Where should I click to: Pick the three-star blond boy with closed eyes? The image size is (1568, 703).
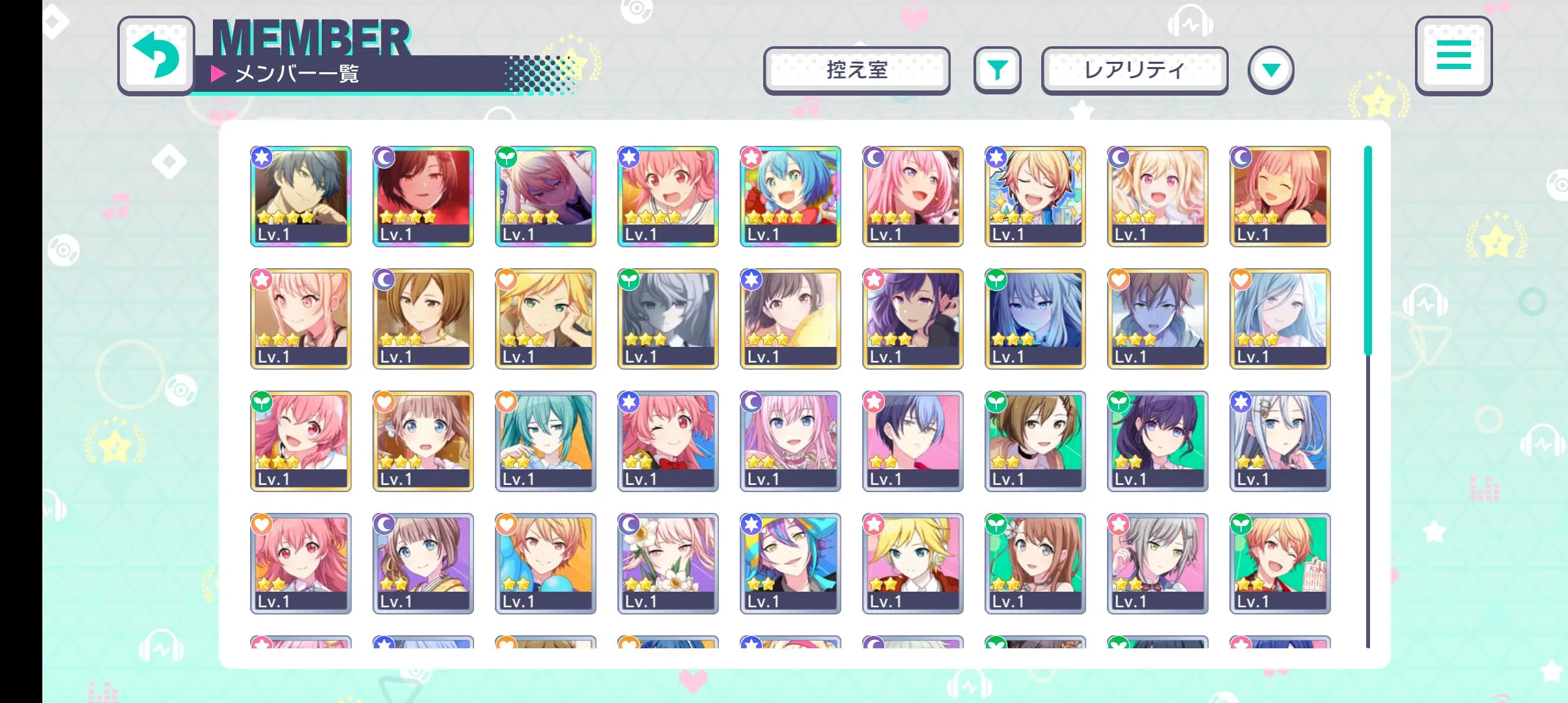(1035, 197)
